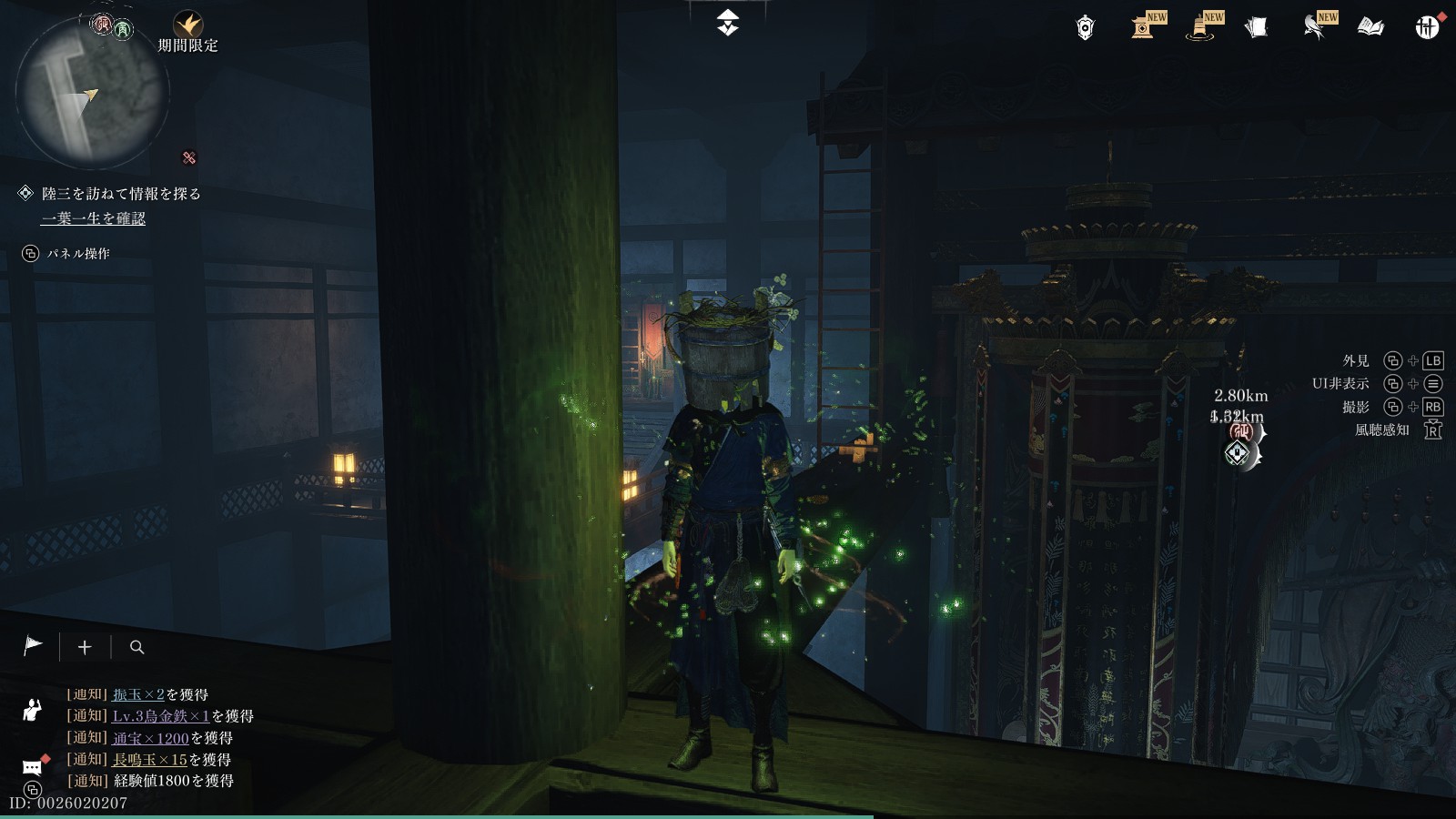Image resolution: width=1456 pixels, height=819 pixels.
Task: Click the 長鳴玉×15 item link in chat
Action: click(x=149, y=759)
